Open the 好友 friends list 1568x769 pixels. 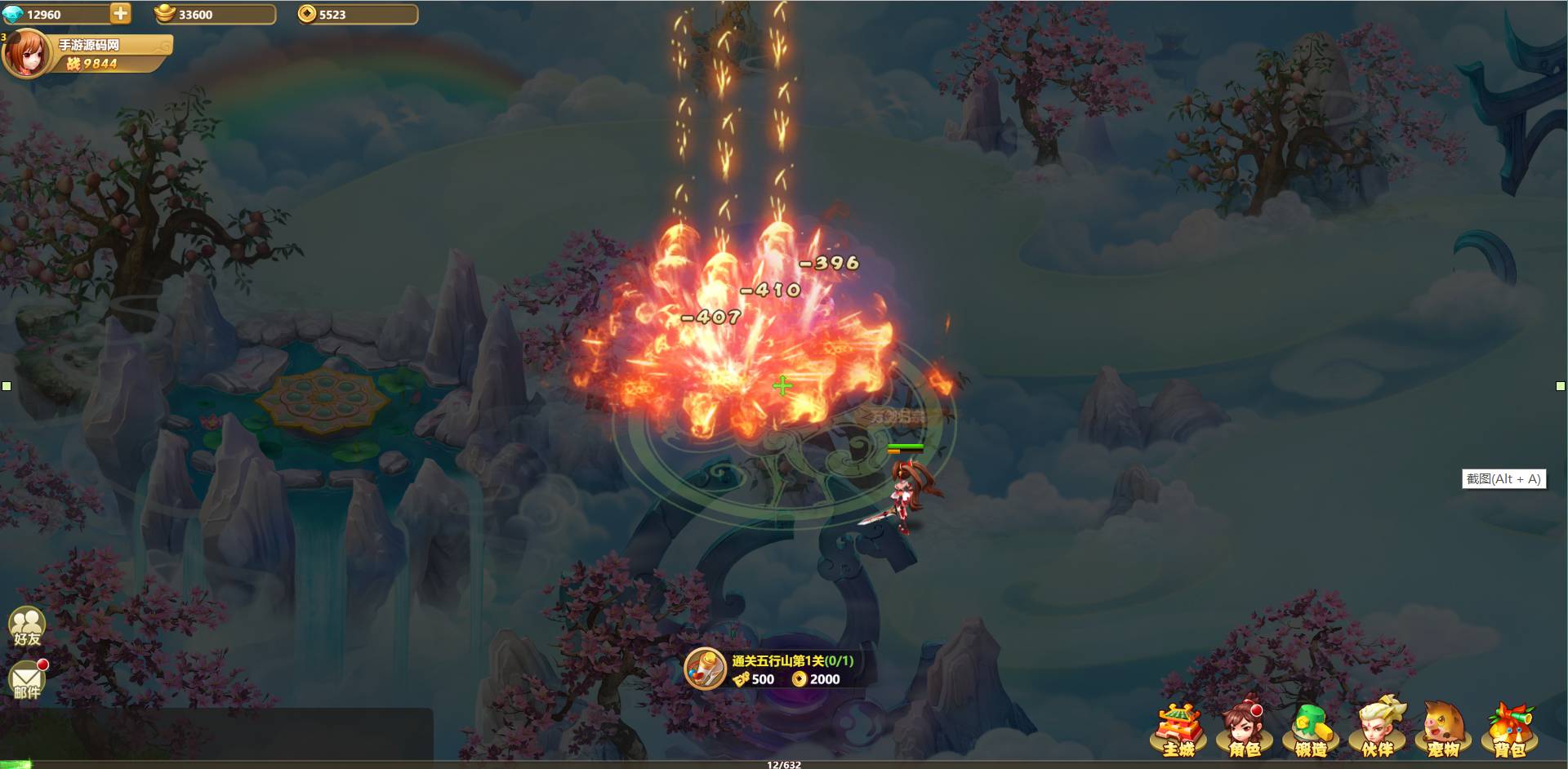[27, 627]
